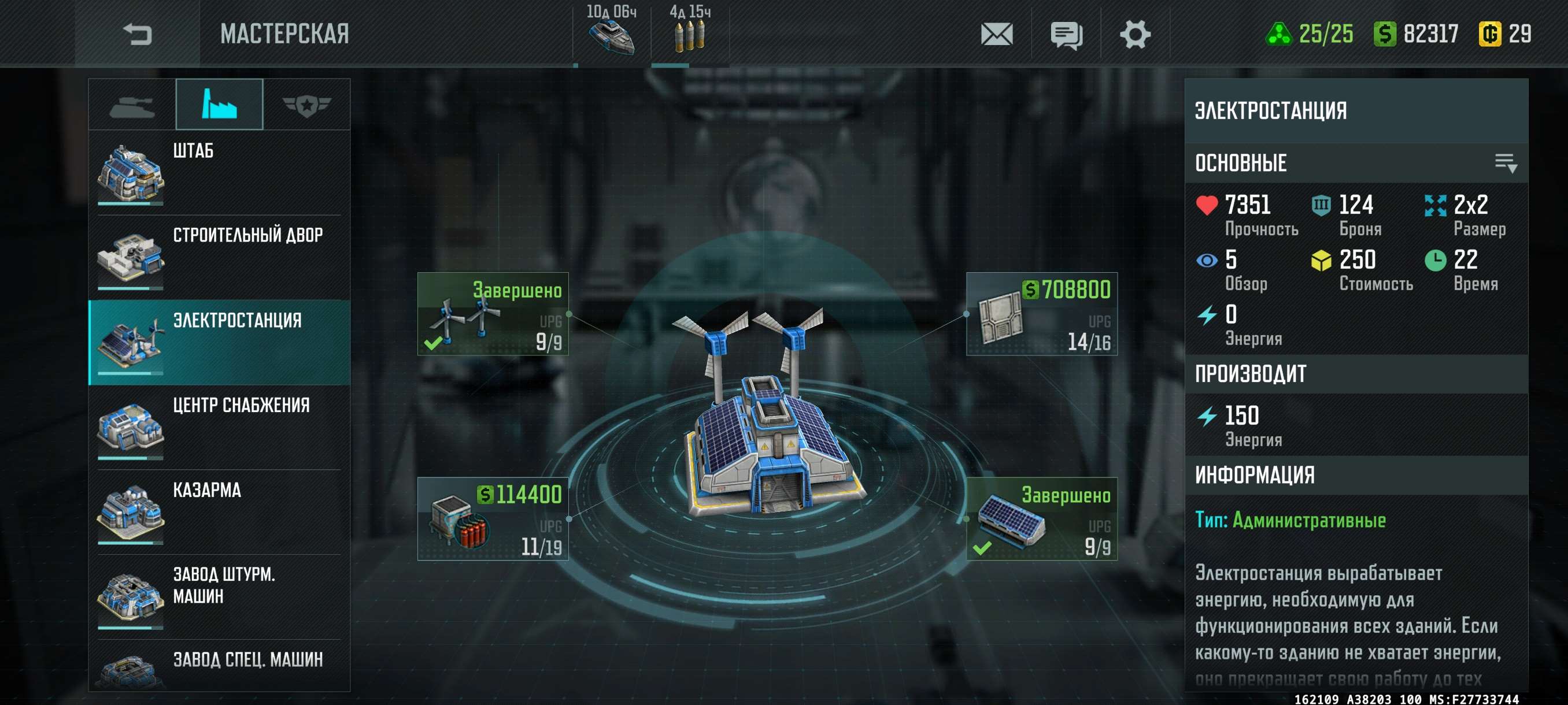
Task: Select КАЗАРМА from the list
Action: point(219,511)
